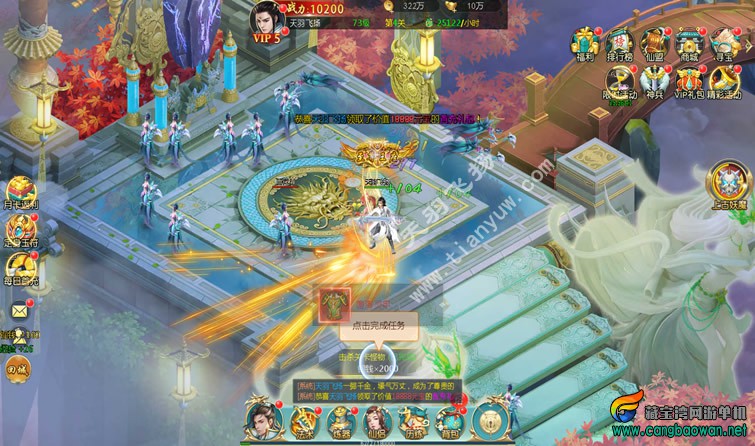Image resolution: width=755 pixels, height=446 pixels.
Task: Claim the VIP礼包 gift pack
Action: click(x=687, y=82)
